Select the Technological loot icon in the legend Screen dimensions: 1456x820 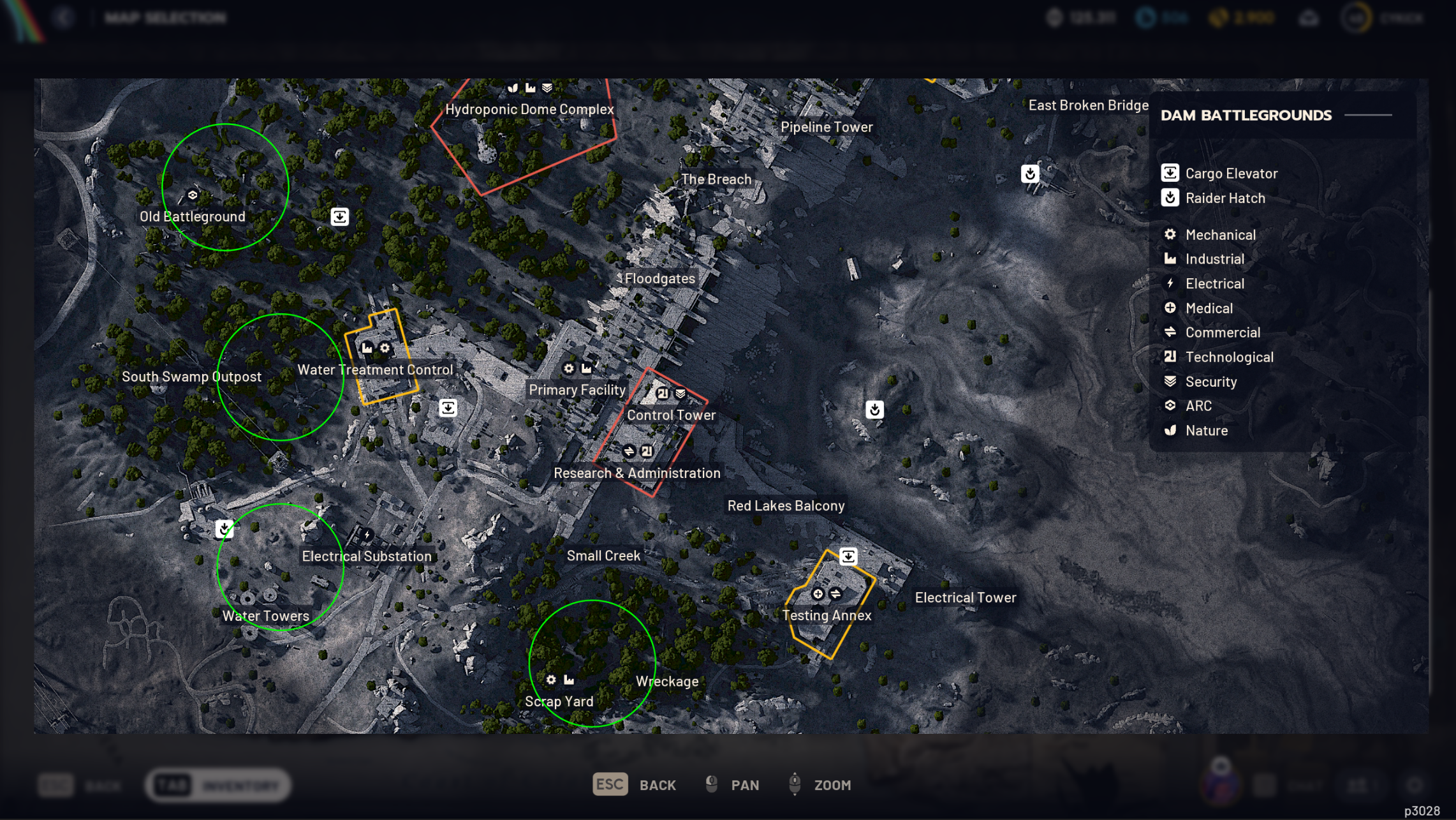(1170, 357)
